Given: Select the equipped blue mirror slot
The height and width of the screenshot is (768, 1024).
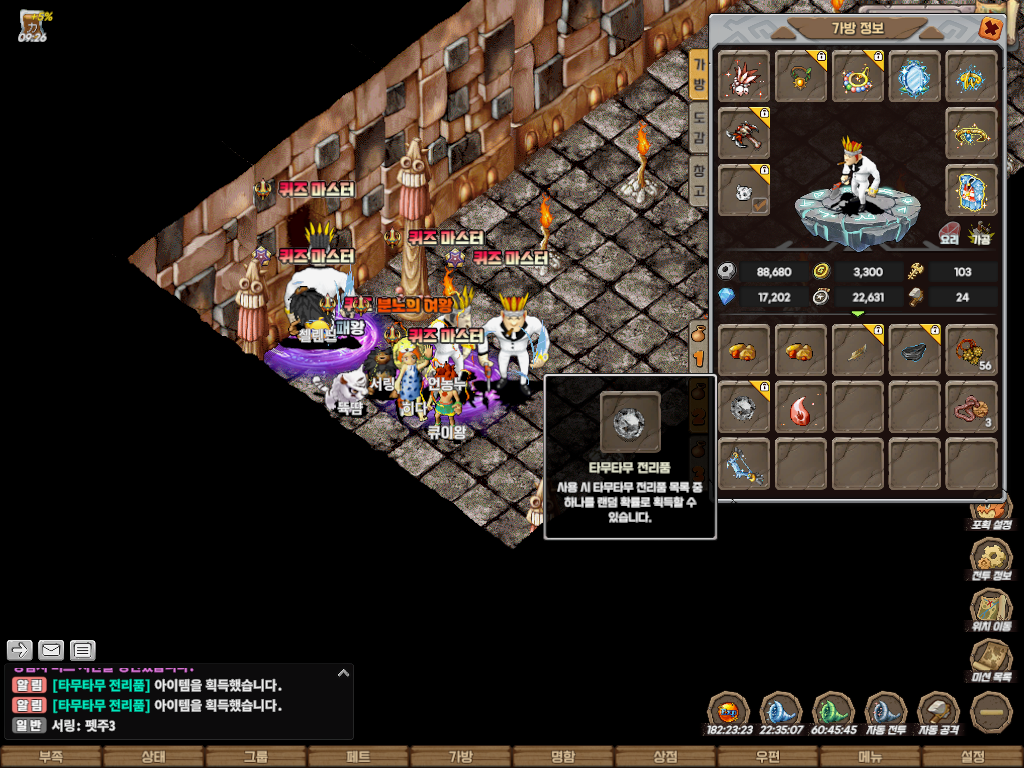Looking at the screenshot, I should (x=914, y=76).
